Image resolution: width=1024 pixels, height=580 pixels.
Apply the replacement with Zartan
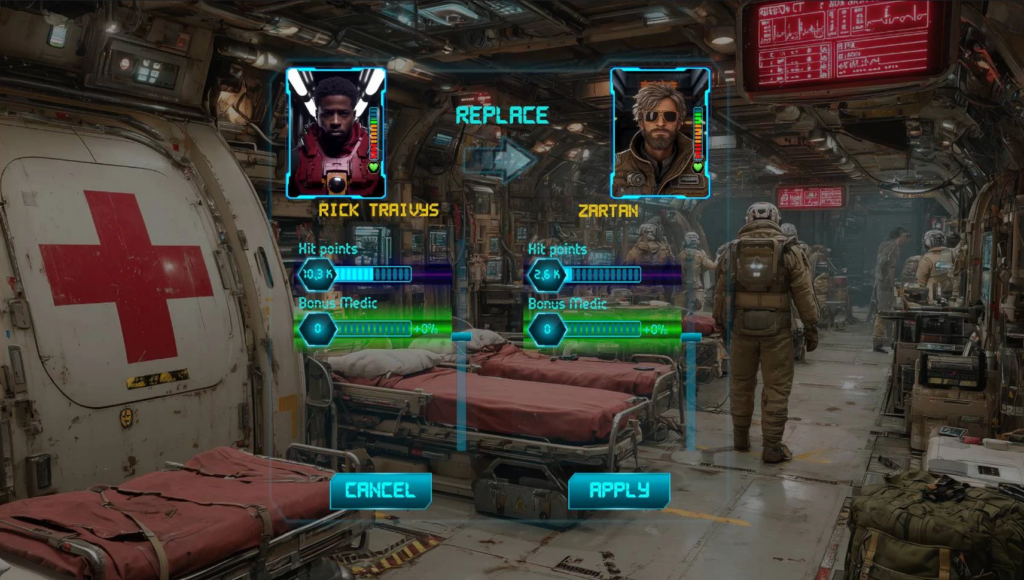point(619,490)
